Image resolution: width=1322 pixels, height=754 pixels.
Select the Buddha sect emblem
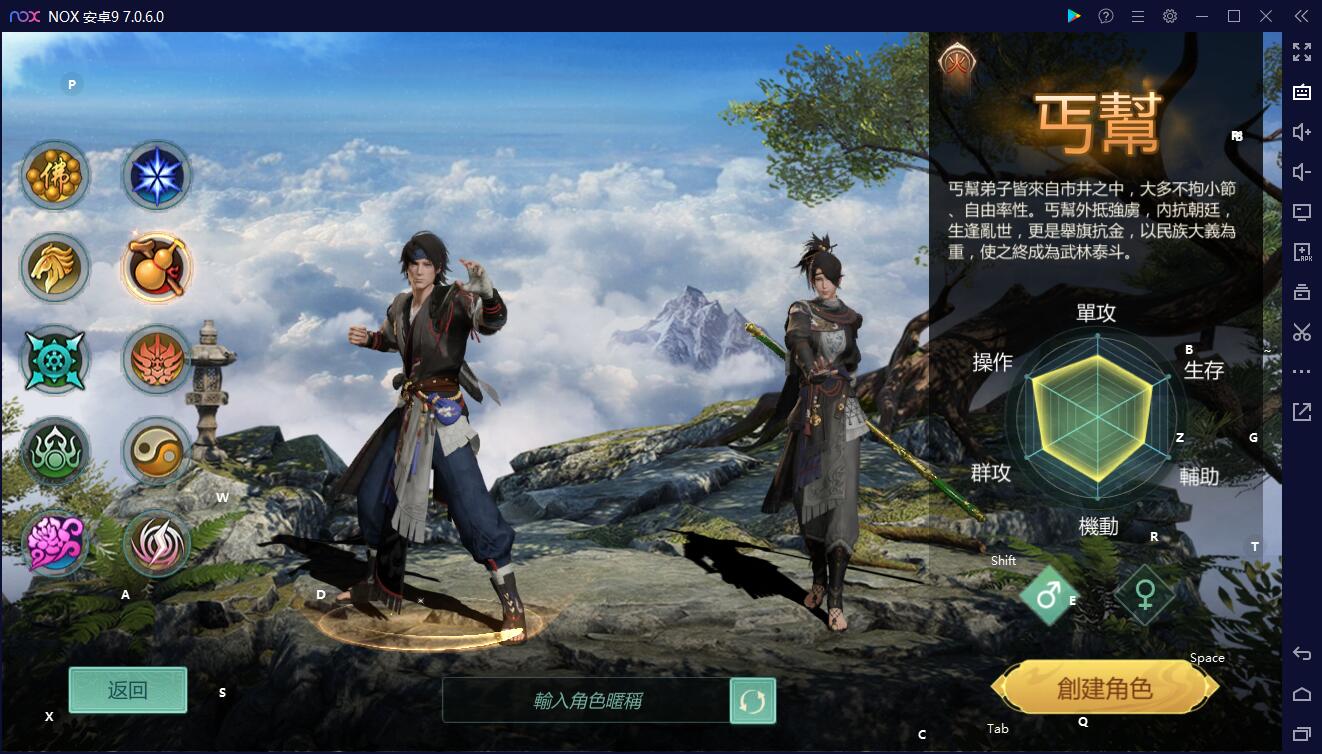coord(55,175)
